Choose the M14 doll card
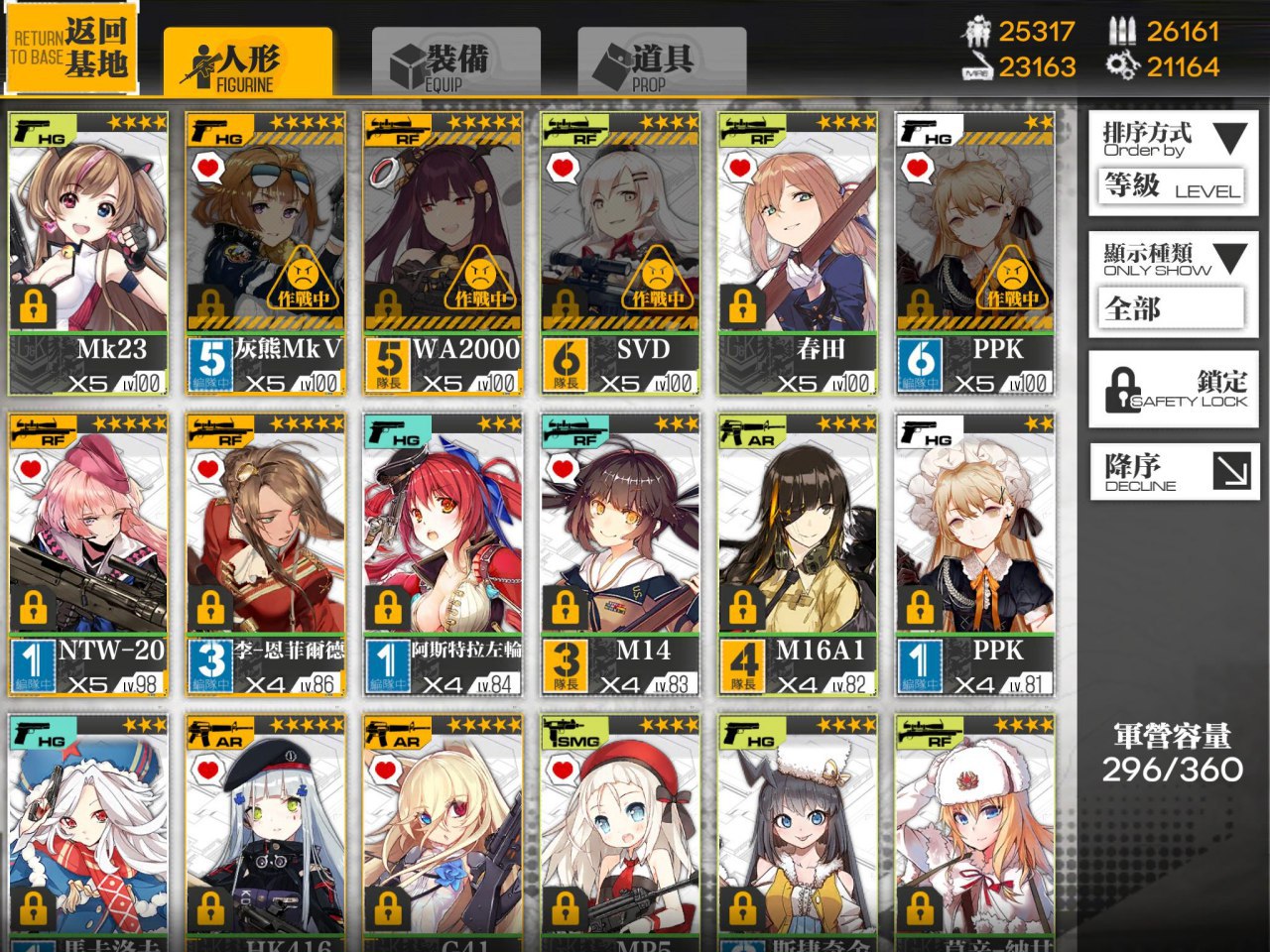This screenshot has height=952, width=1270. (620, 554)
